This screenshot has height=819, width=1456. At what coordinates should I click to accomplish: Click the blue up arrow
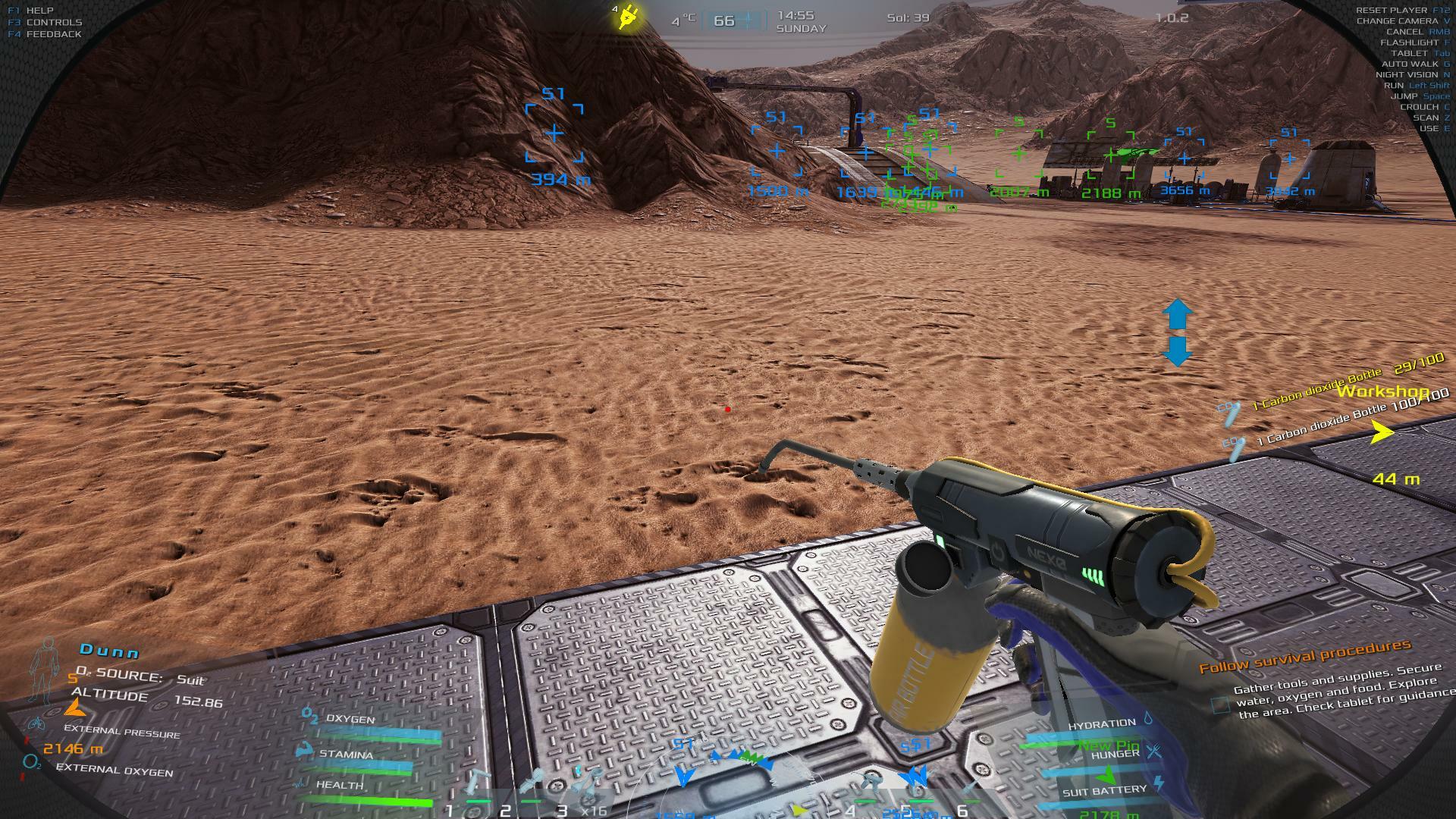tap(1177, 314)
